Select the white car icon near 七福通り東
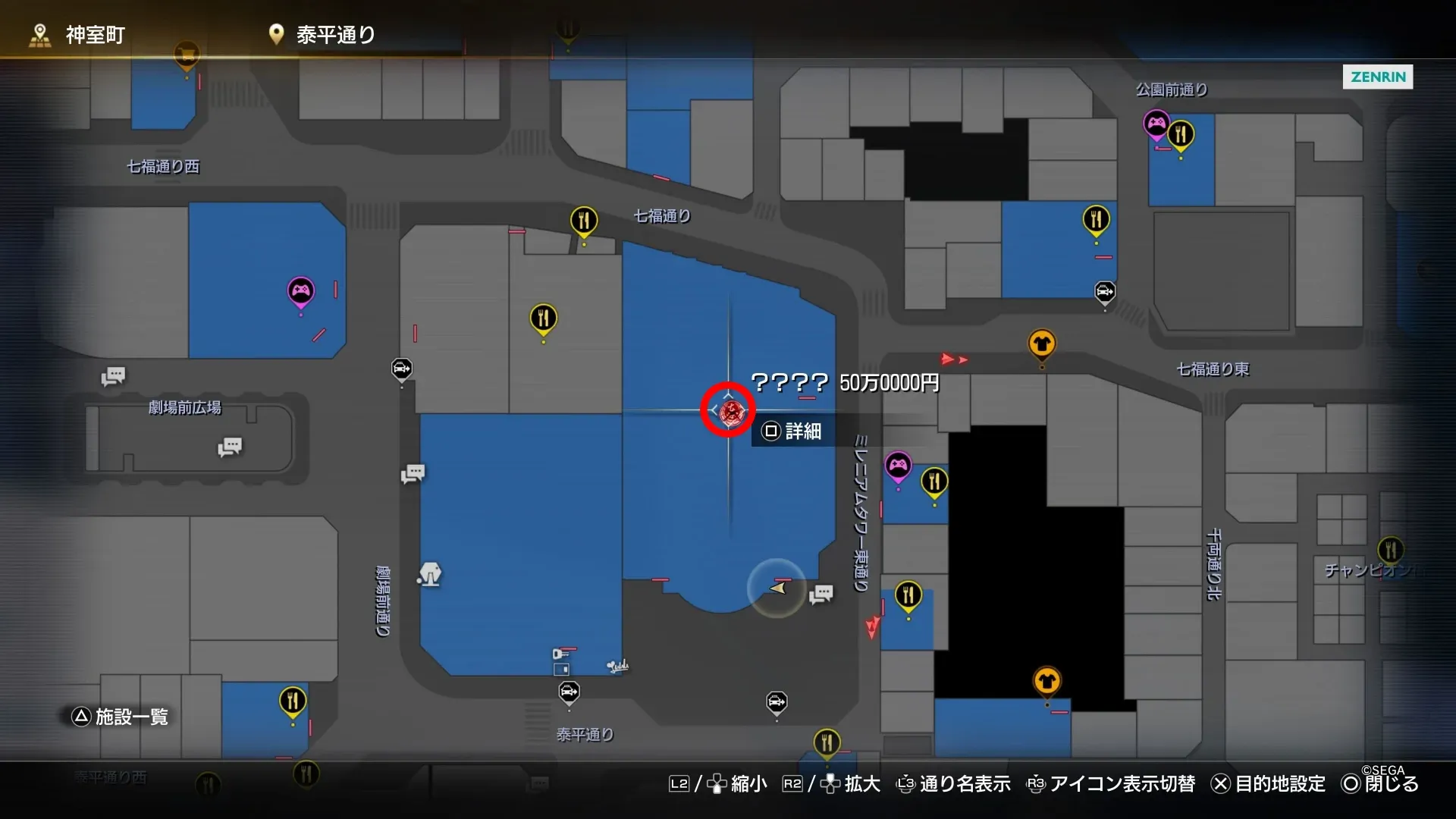Screen dimensions: 1456x819 [1106, 290]
